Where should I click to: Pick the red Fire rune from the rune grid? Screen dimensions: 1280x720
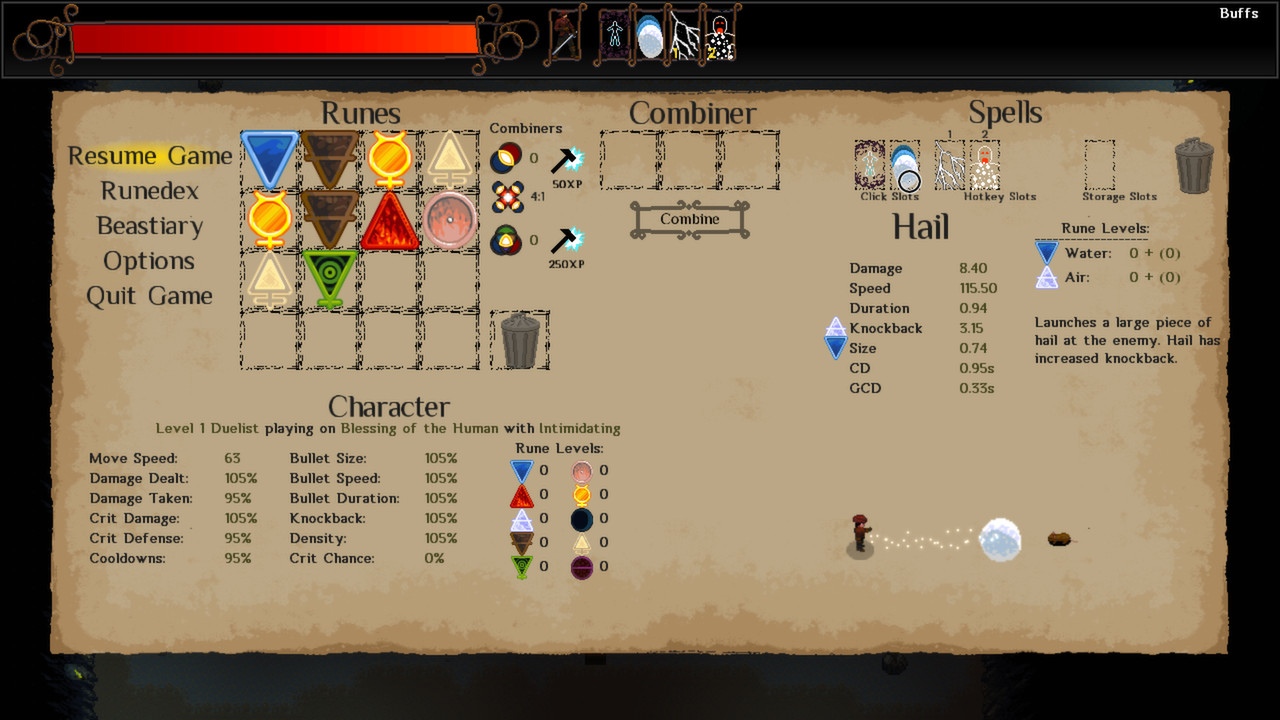[x=388, y=218]
